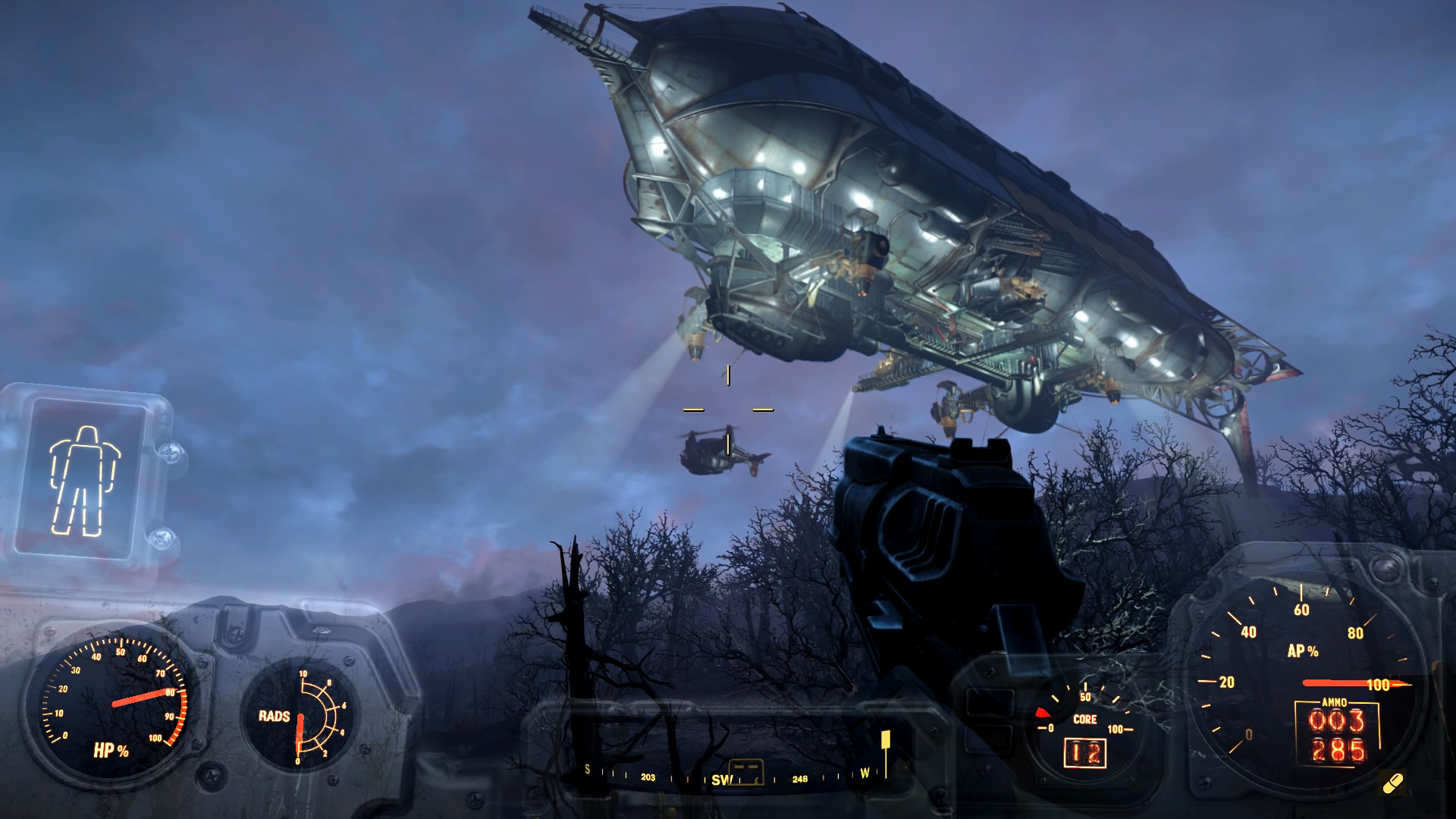1456x819 pixels.
Task: Click the yellow pill chem icon
Action: pos(1392,783)
